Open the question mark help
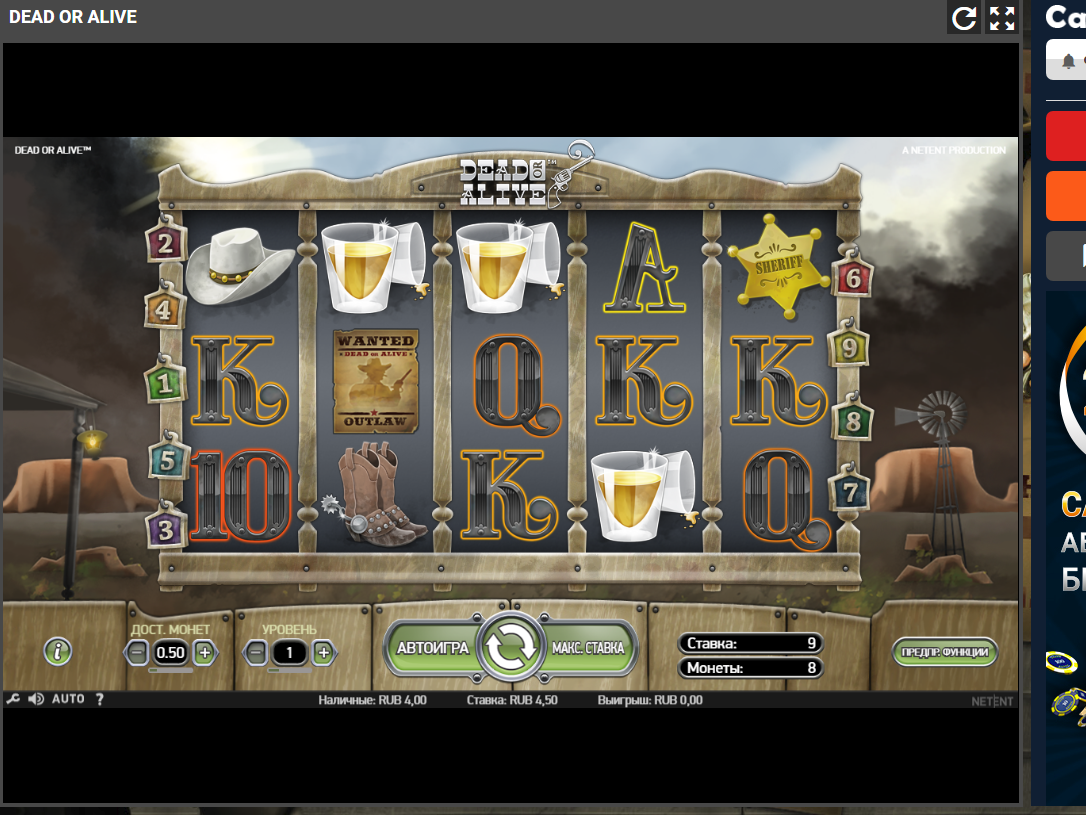The image size is (1086, 815). (100, 699)
